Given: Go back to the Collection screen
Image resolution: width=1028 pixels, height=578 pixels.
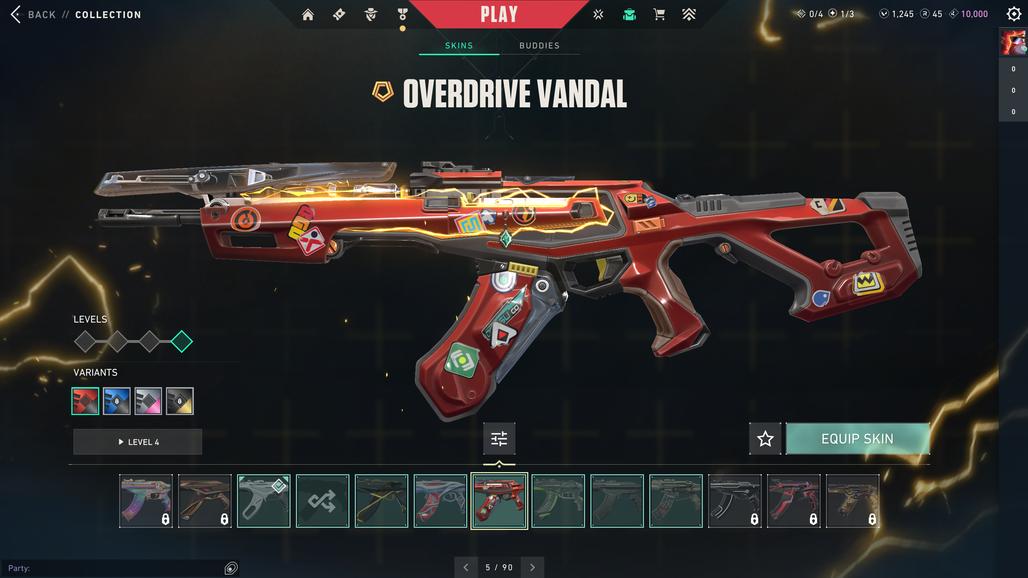Looking at the screenshot, I should point(32,15).
